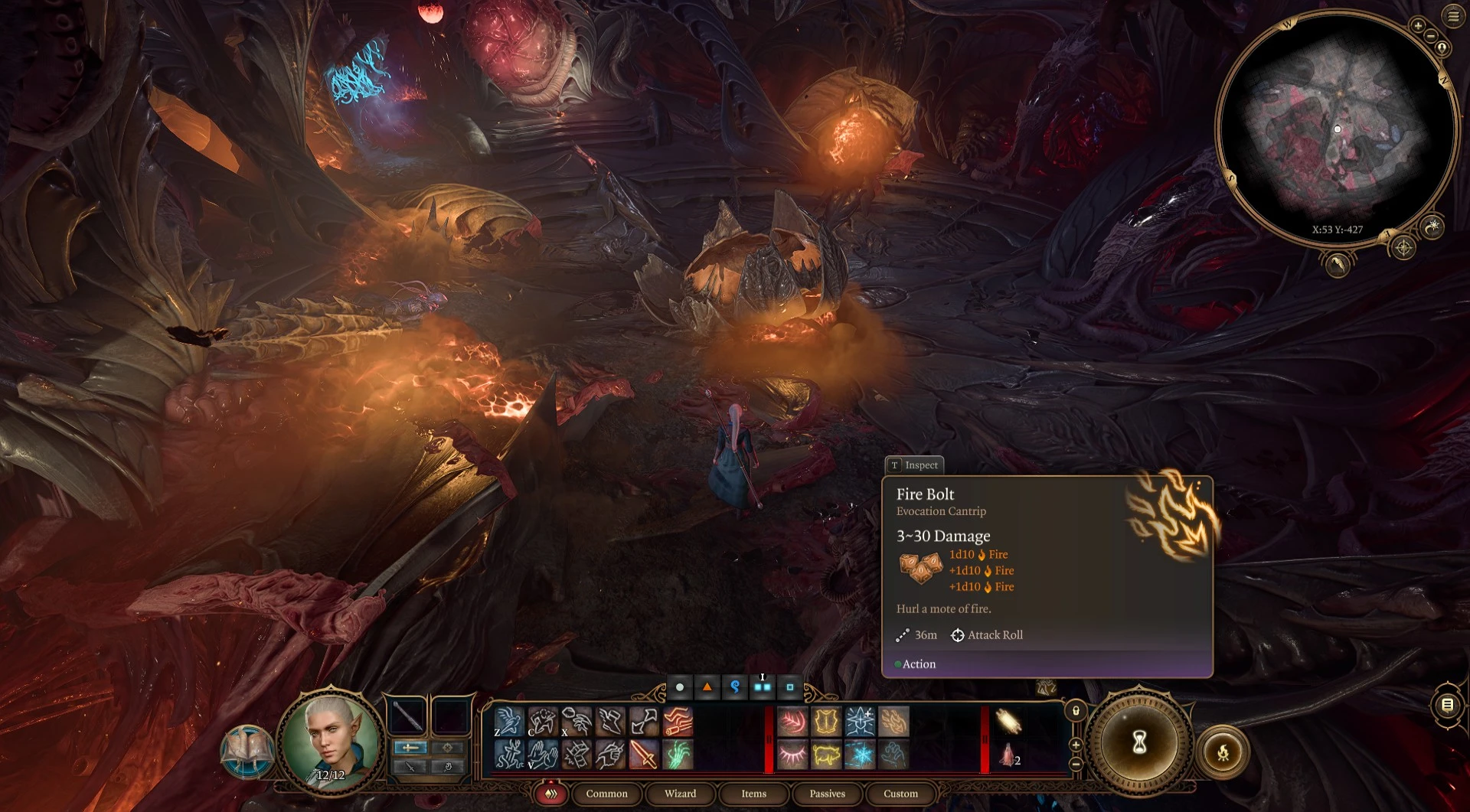Open the spellbook icon beside the portrait

(x=247, y=751)
